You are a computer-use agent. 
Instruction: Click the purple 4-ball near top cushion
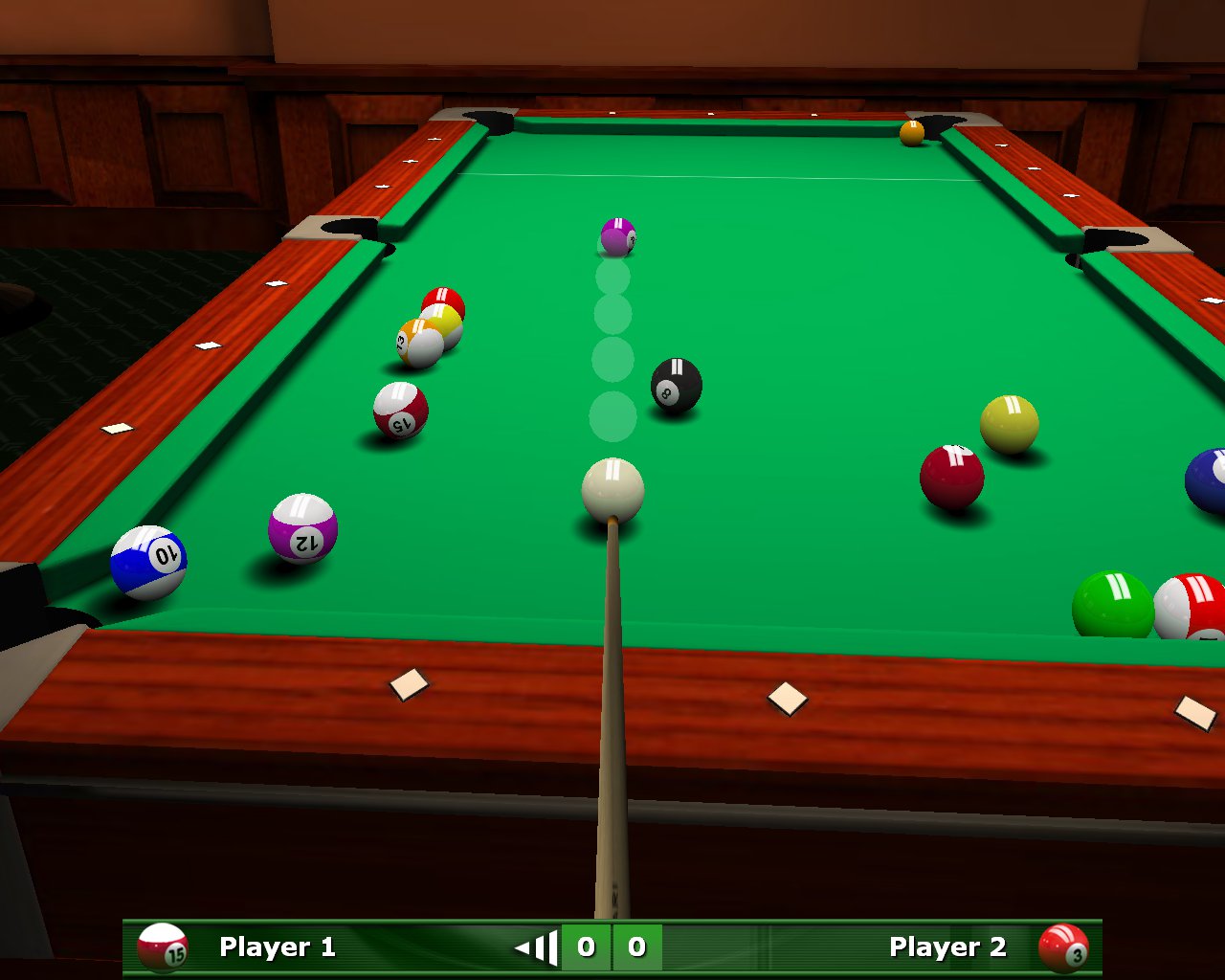(x=615, y=234)
